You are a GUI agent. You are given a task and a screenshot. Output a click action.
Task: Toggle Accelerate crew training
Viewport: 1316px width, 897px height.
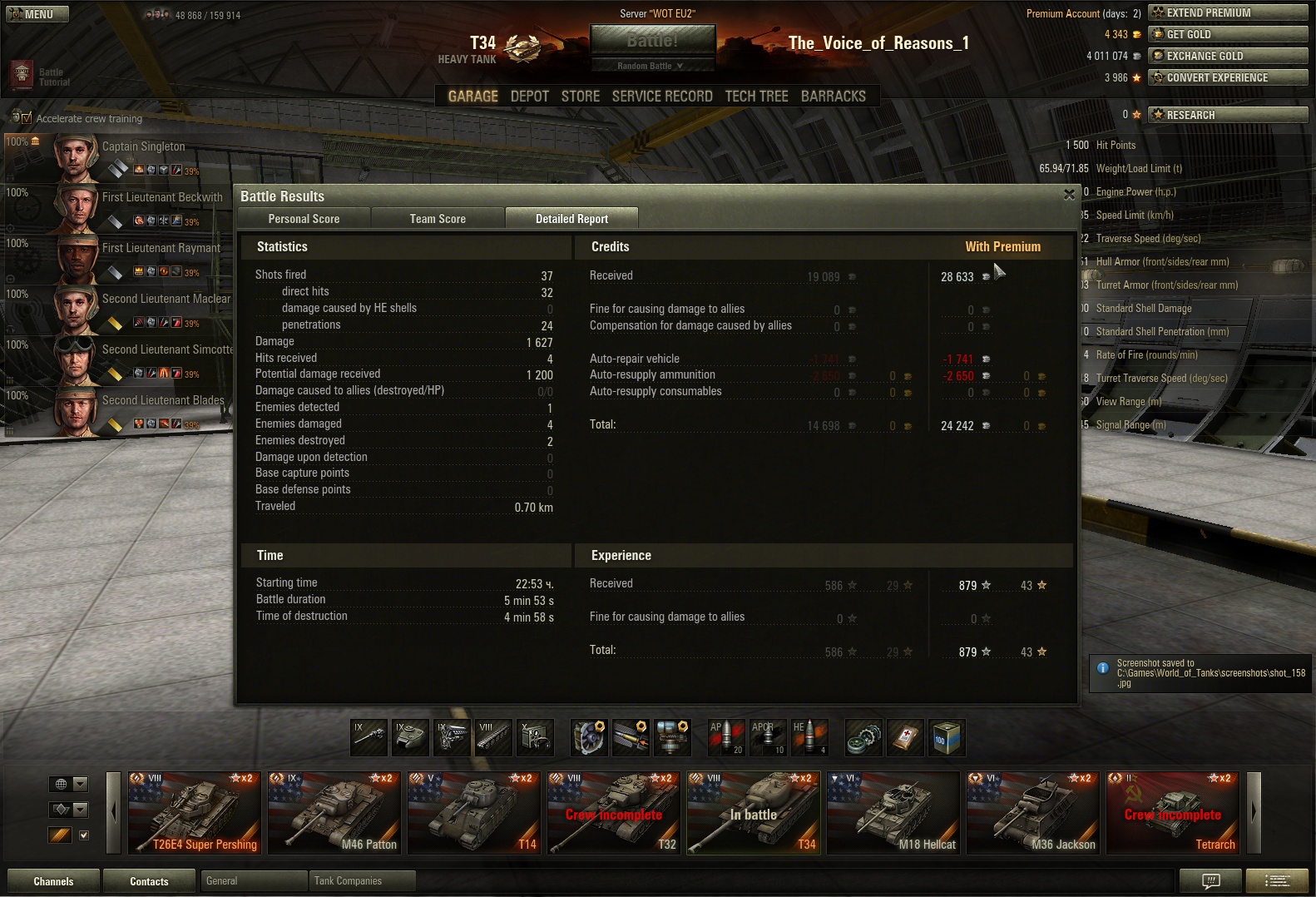point(26,118)
